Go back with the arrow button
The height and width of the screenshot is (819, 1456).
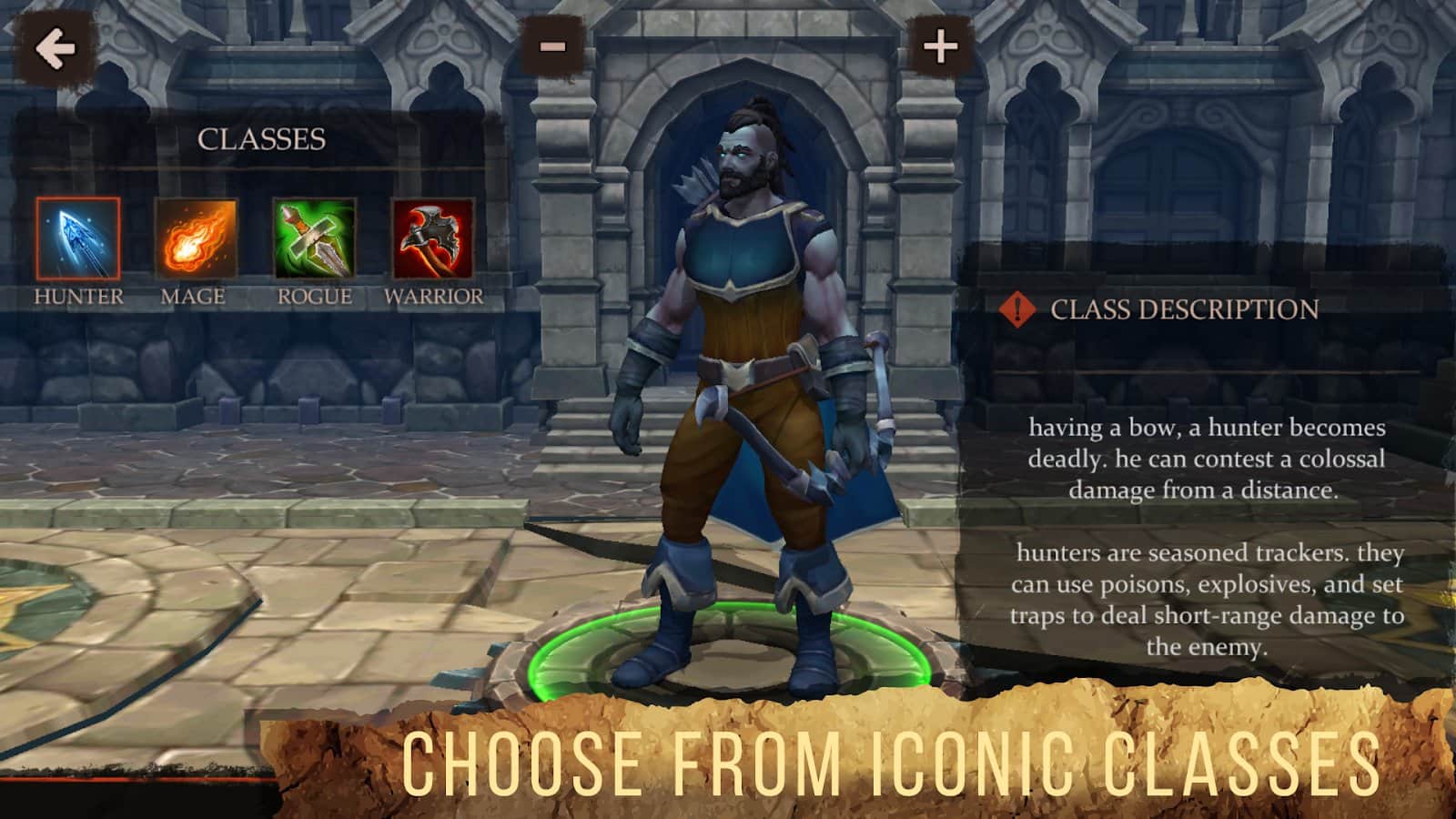click(55, 48)
